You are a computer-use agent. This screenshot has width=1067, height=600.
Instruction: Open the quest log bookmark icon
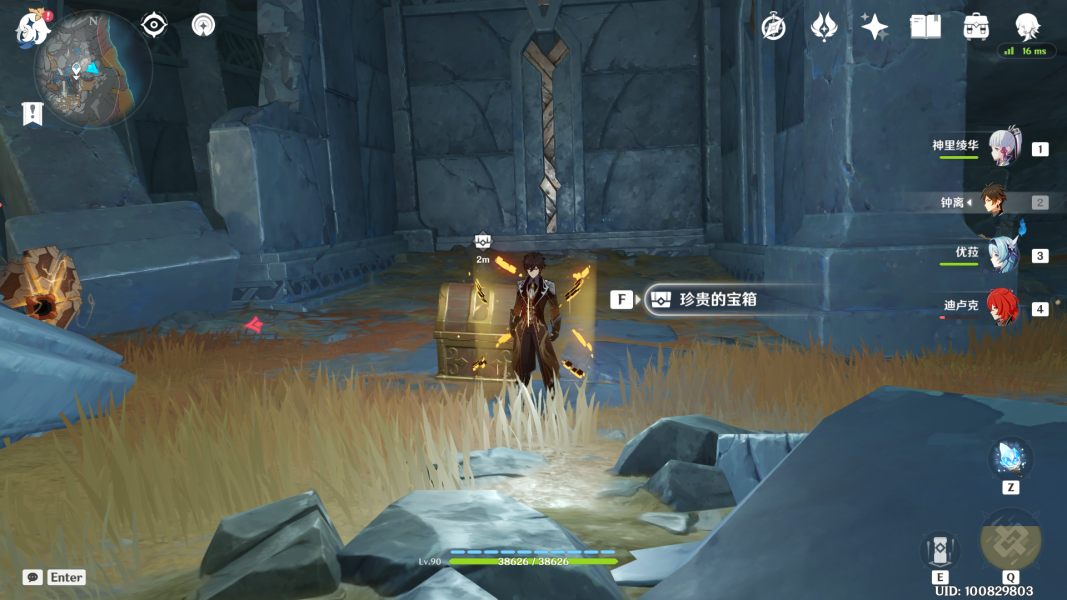(x=32, y=114)
